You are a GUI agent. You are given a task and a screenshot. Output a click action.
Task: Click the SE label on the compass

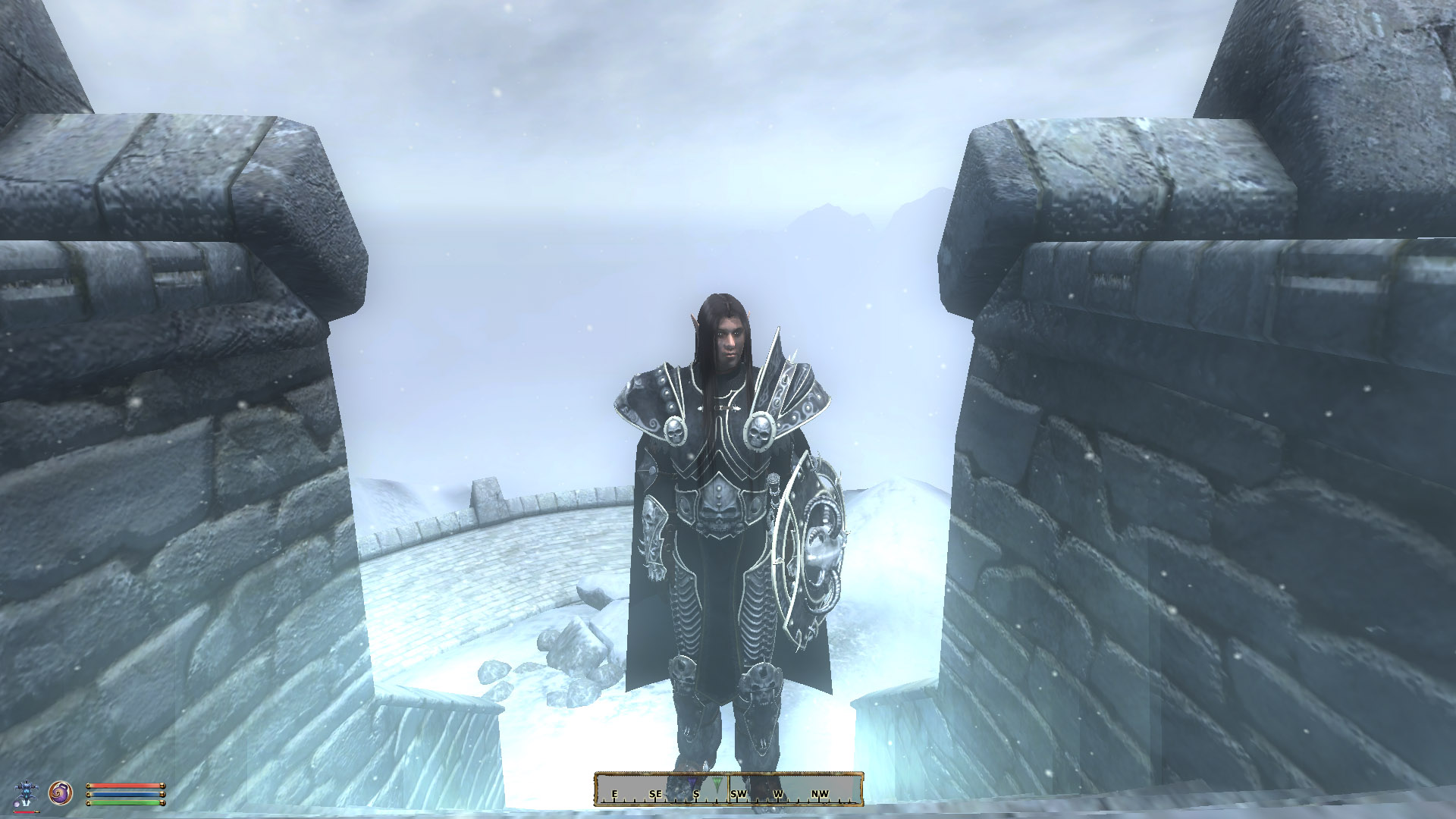click(655, 794)
